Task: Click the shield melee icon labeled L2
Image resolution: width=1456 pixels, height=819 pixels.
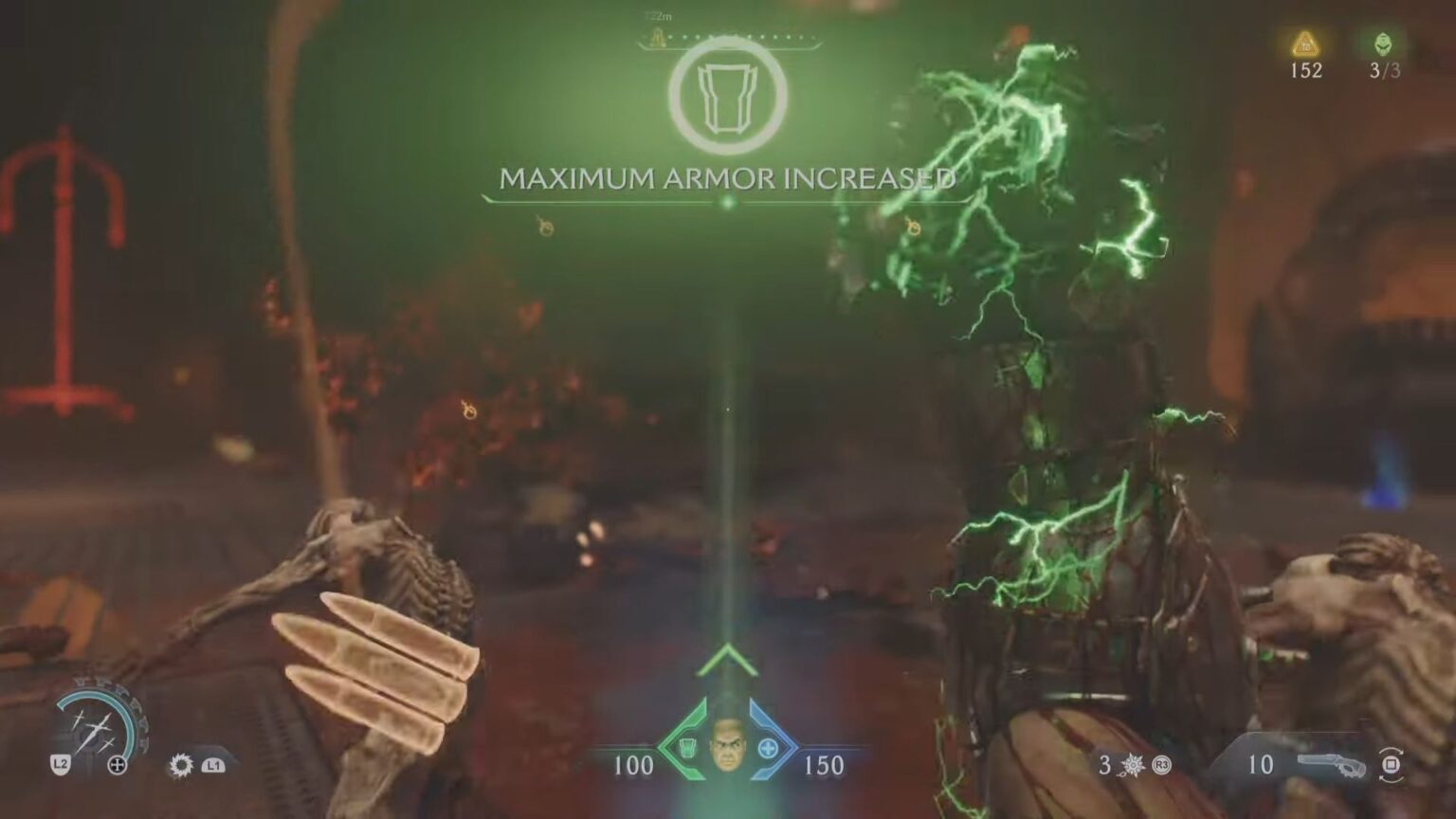Action: 62,763
